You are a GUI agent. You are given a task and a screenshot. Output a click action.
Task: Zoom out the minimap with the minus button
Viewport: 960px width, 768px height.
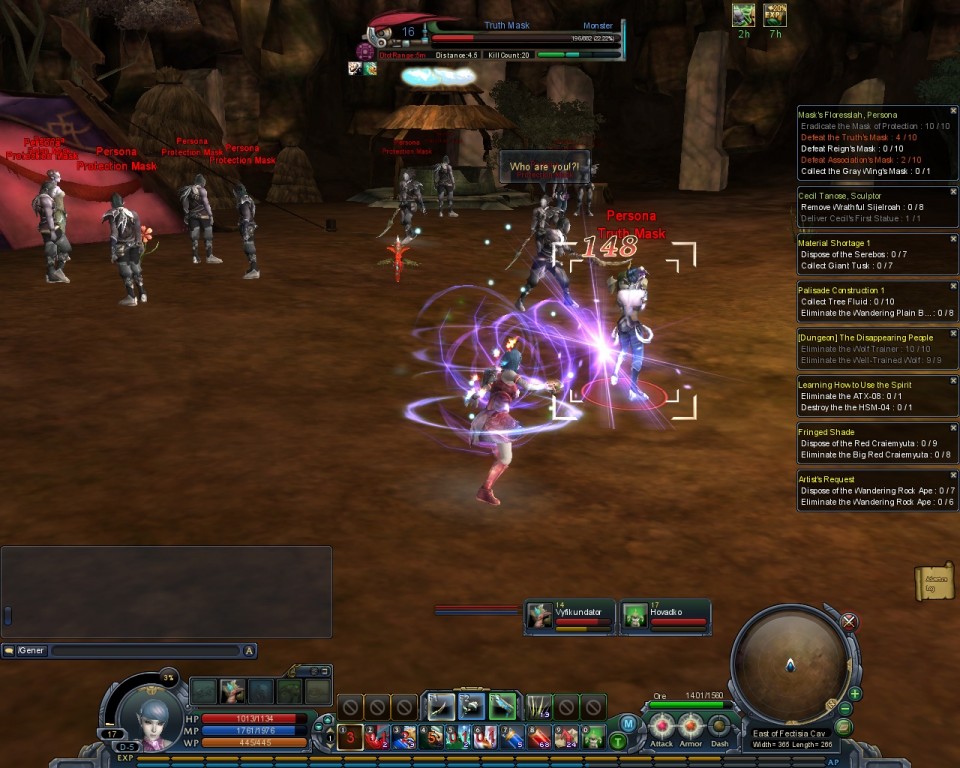pyautogui.click(x=845, y=710)
